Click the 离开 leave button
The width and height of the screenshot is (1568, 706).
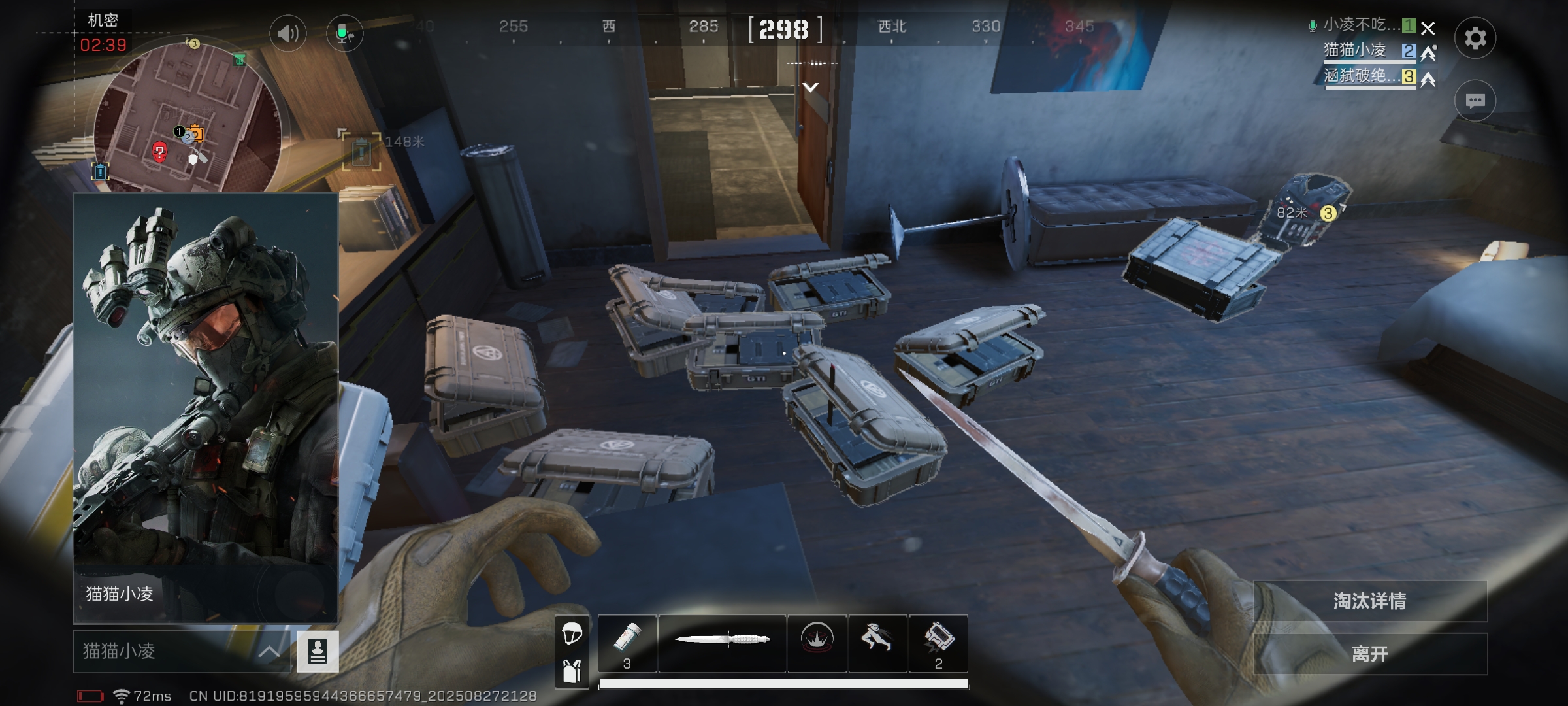(1369, 653)
